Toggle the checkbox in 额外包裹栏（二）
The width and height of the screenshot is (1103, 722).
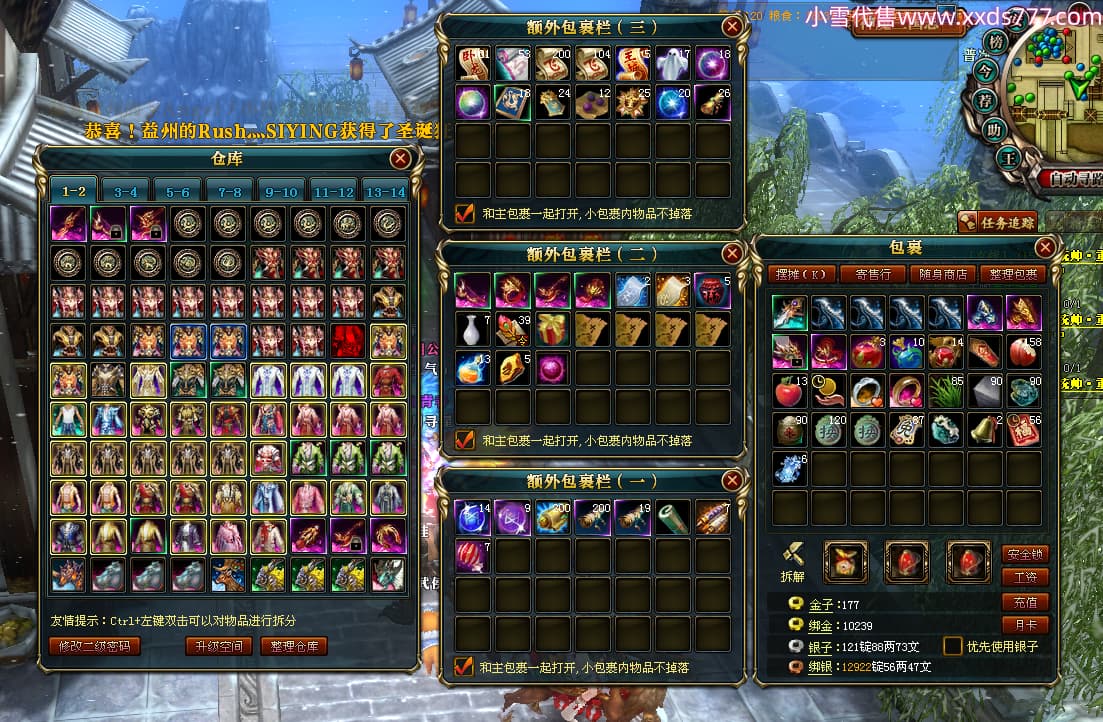[465, 439]
